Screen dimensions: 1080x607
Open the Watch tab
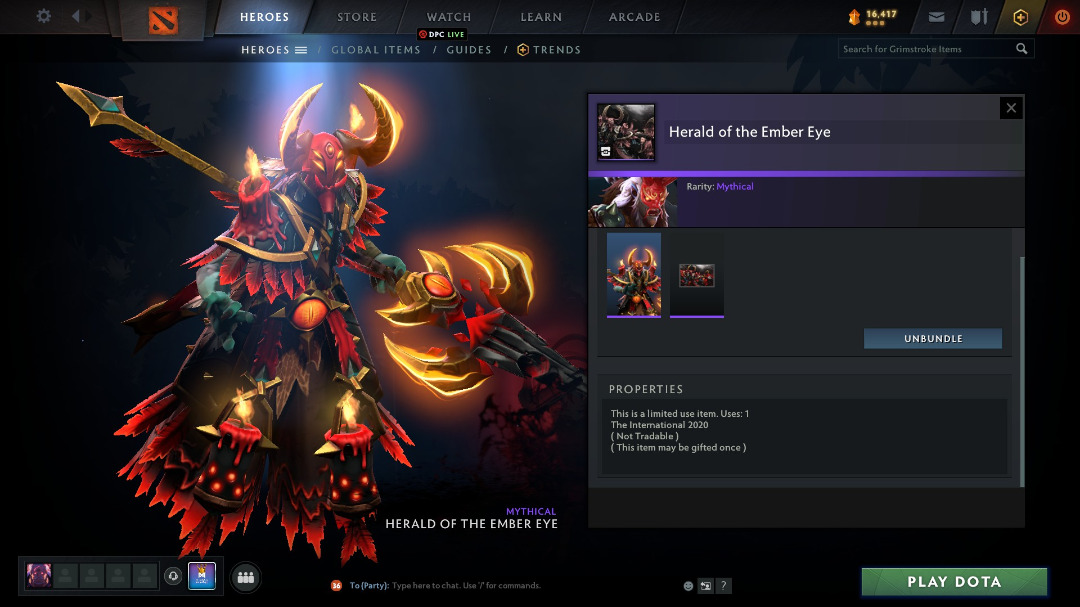[449, 17]
